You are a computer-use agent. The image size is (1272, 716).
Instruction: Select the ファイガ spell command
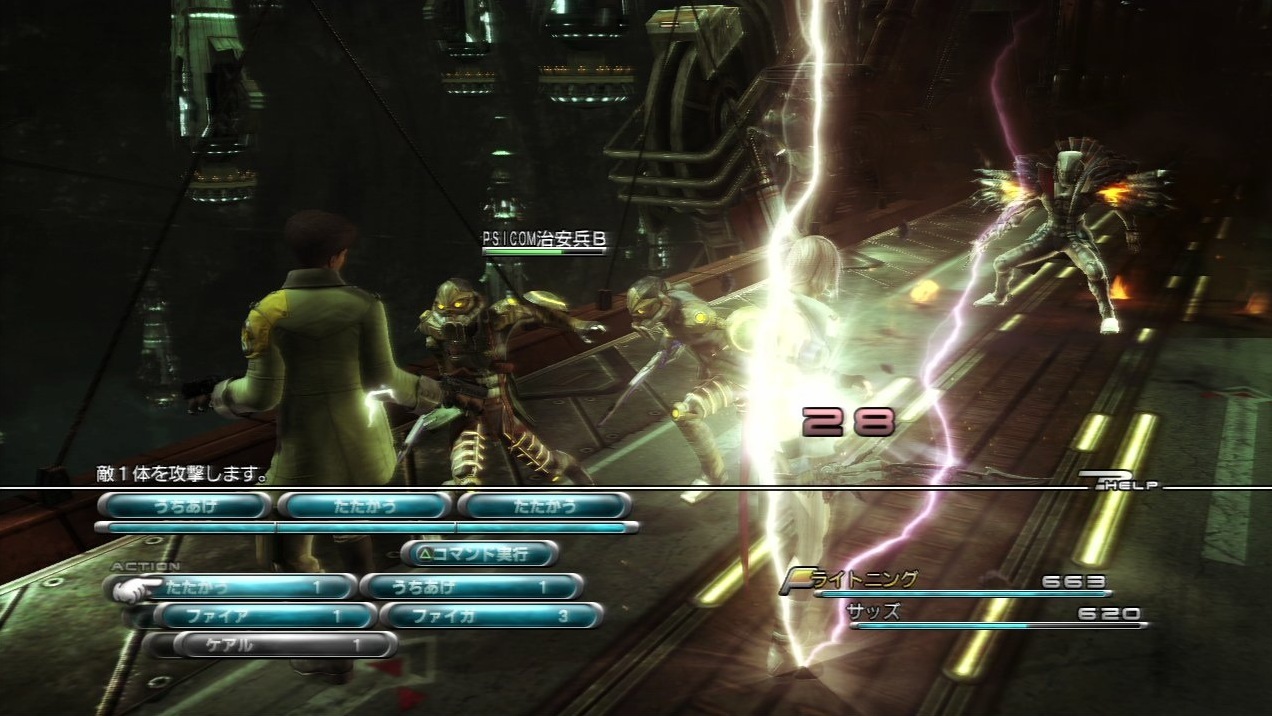(x=490, y=616)
